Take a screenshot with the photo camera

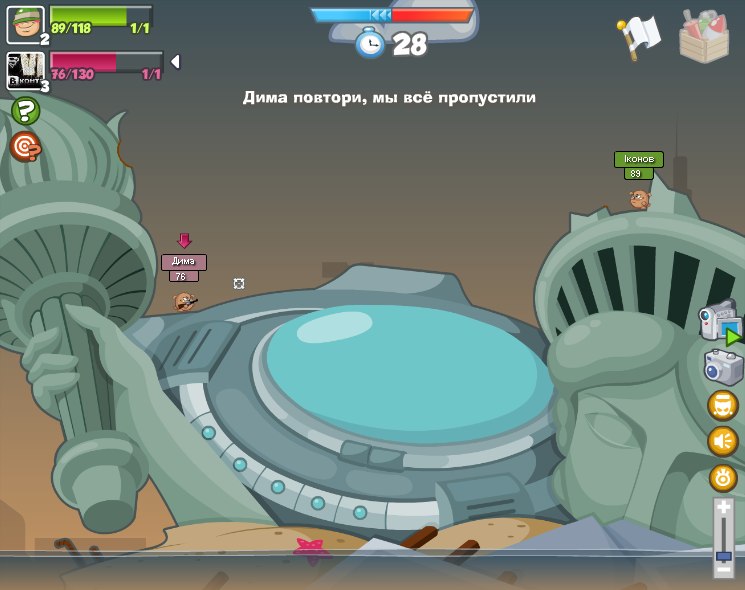(722, 367)
